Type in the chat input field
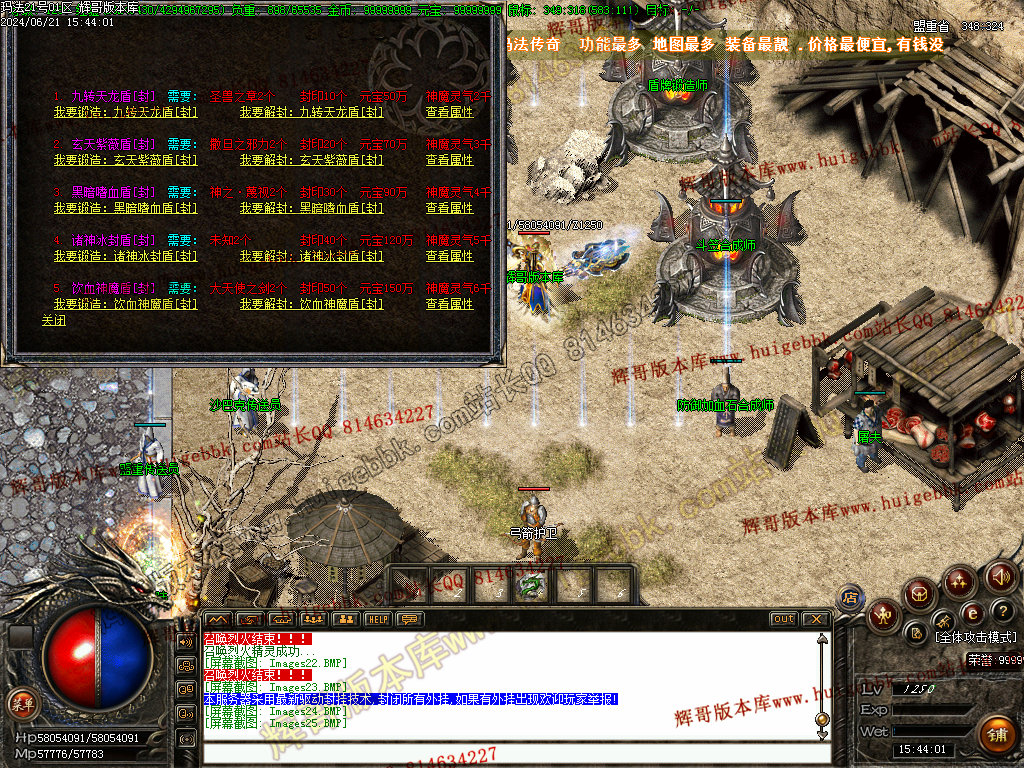 510,753
